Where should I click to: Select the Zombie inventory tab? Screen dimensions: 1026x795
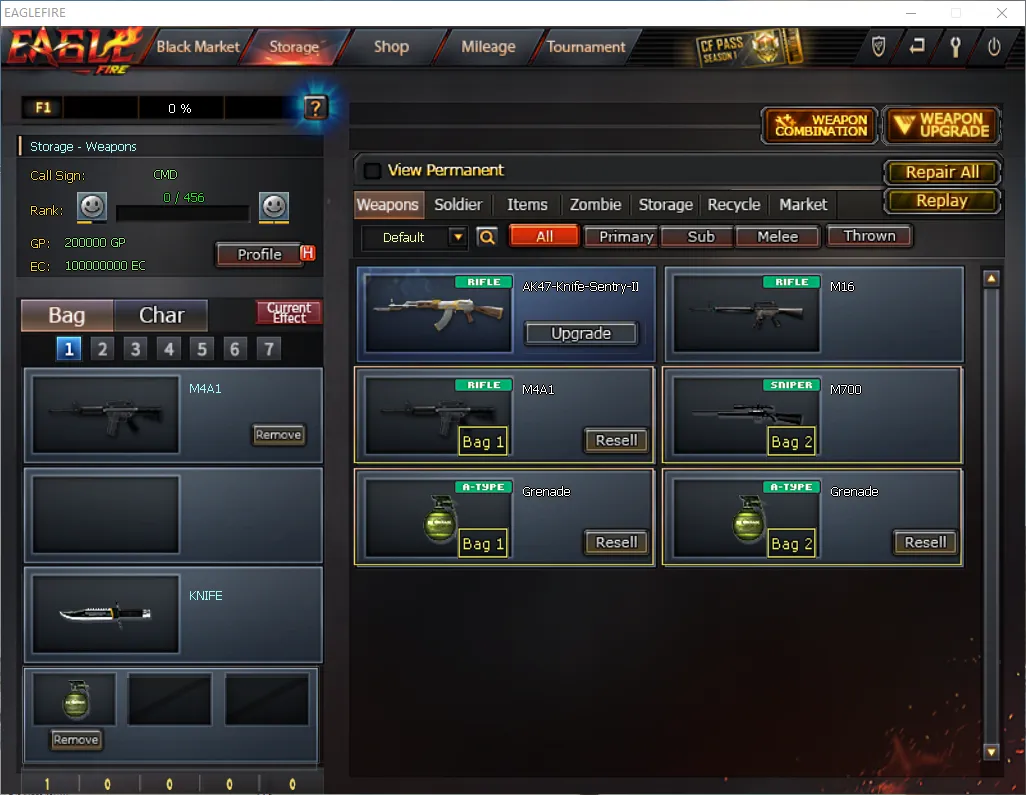pyautogui.click(x=595, y=205)
